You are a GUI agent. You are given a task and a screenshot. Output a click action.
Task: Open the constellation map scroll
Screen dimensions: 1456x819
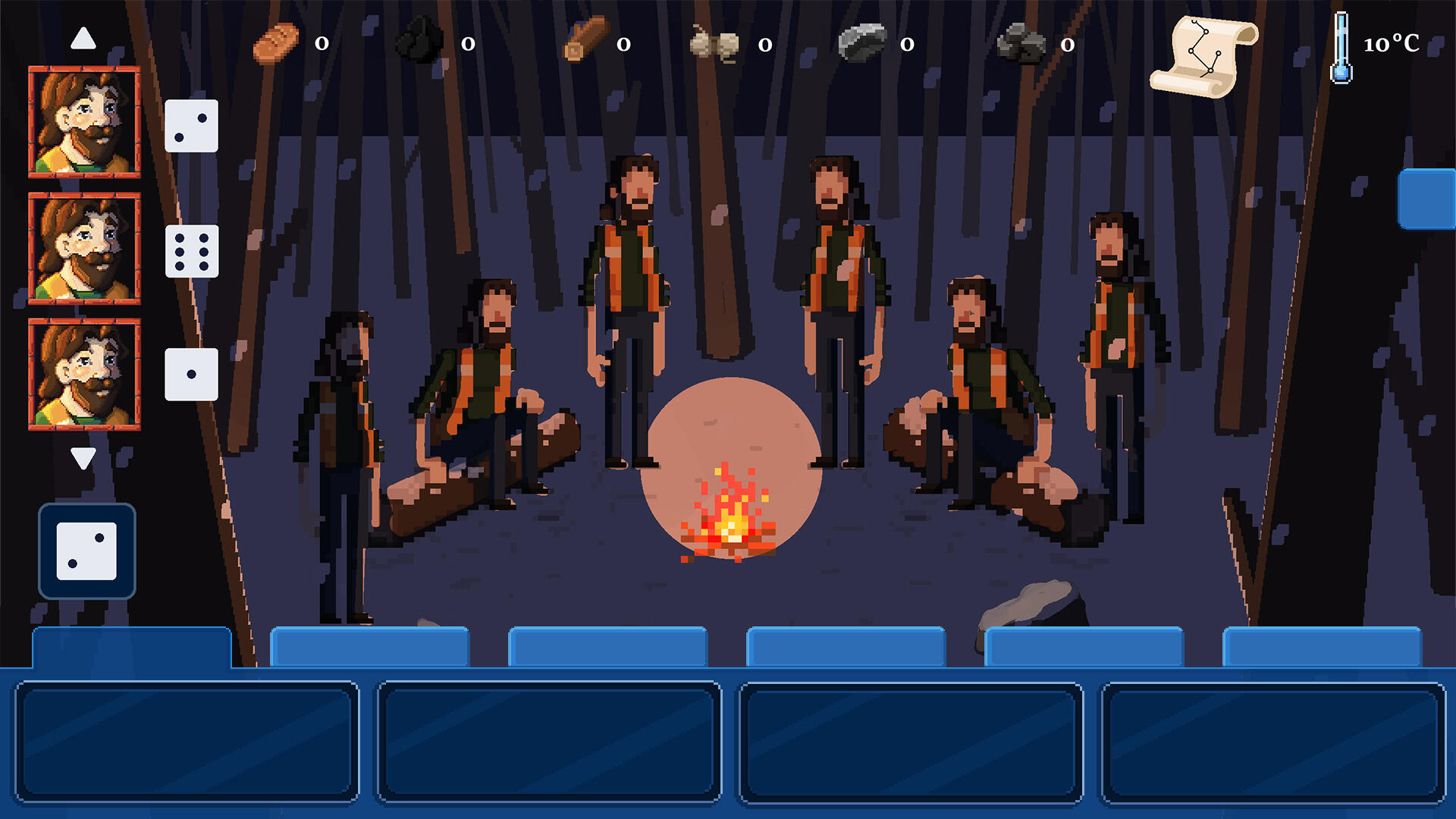(x=1203, y=57)
